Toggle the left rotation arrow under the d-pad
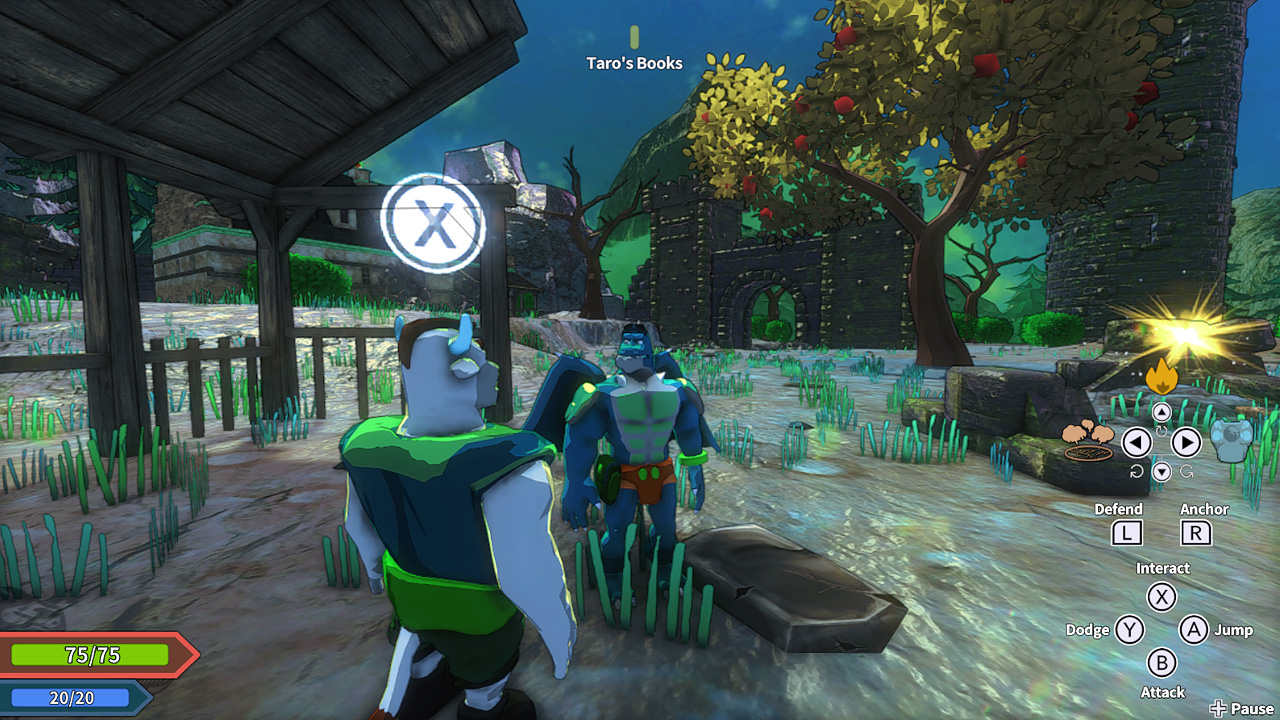 tap(1136, 470)
